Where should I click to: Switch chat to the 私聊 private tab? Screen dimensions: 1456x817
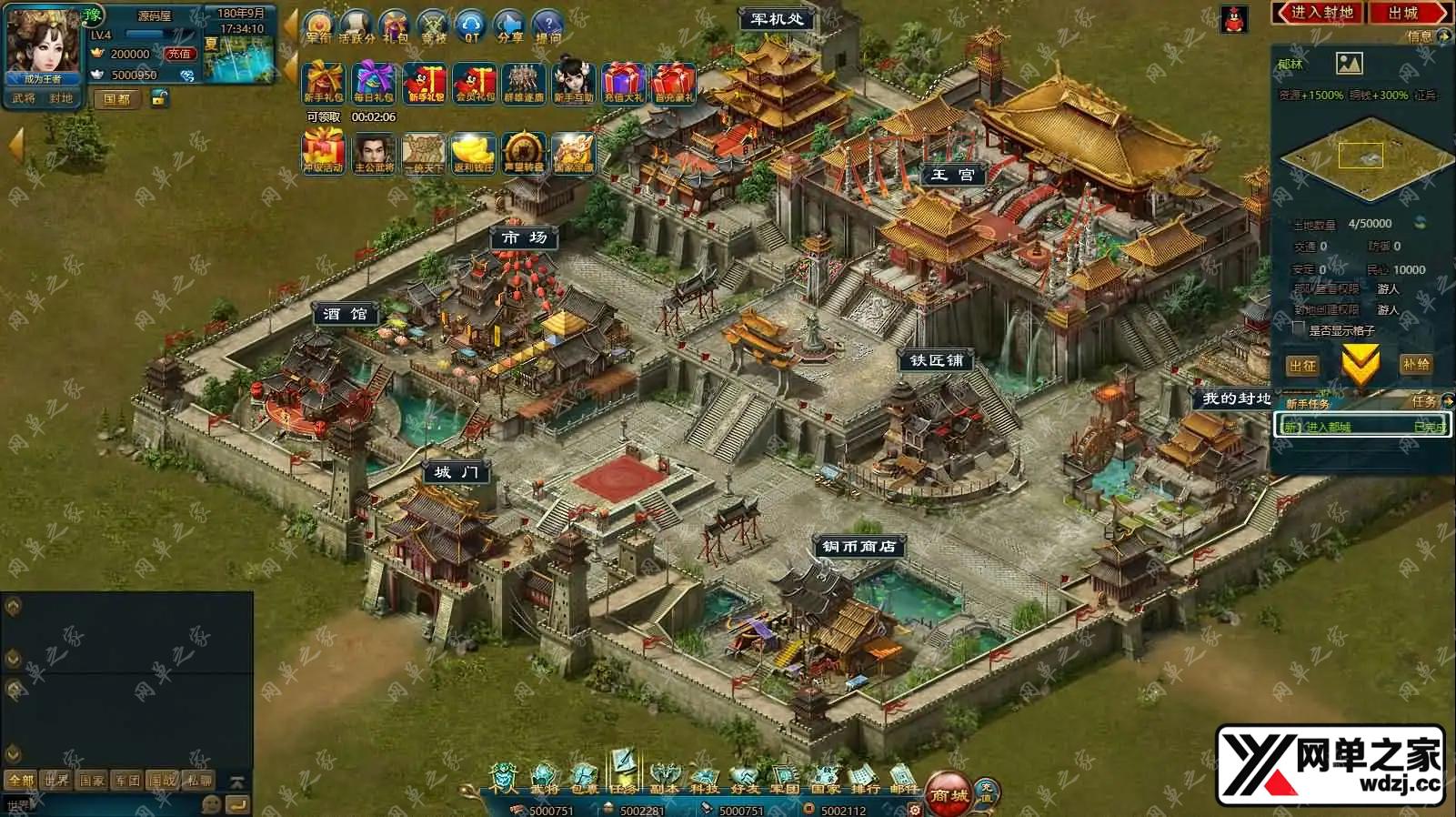[199, 780]
